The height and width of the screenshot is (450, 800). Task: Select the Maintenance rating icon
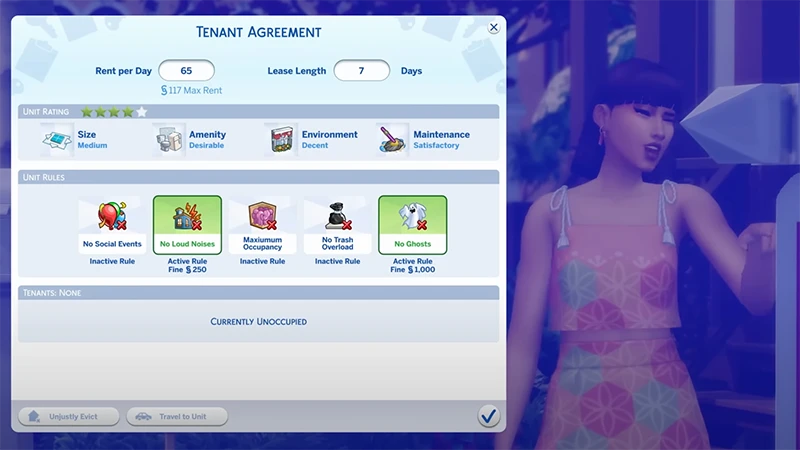[x=393, y=140]
